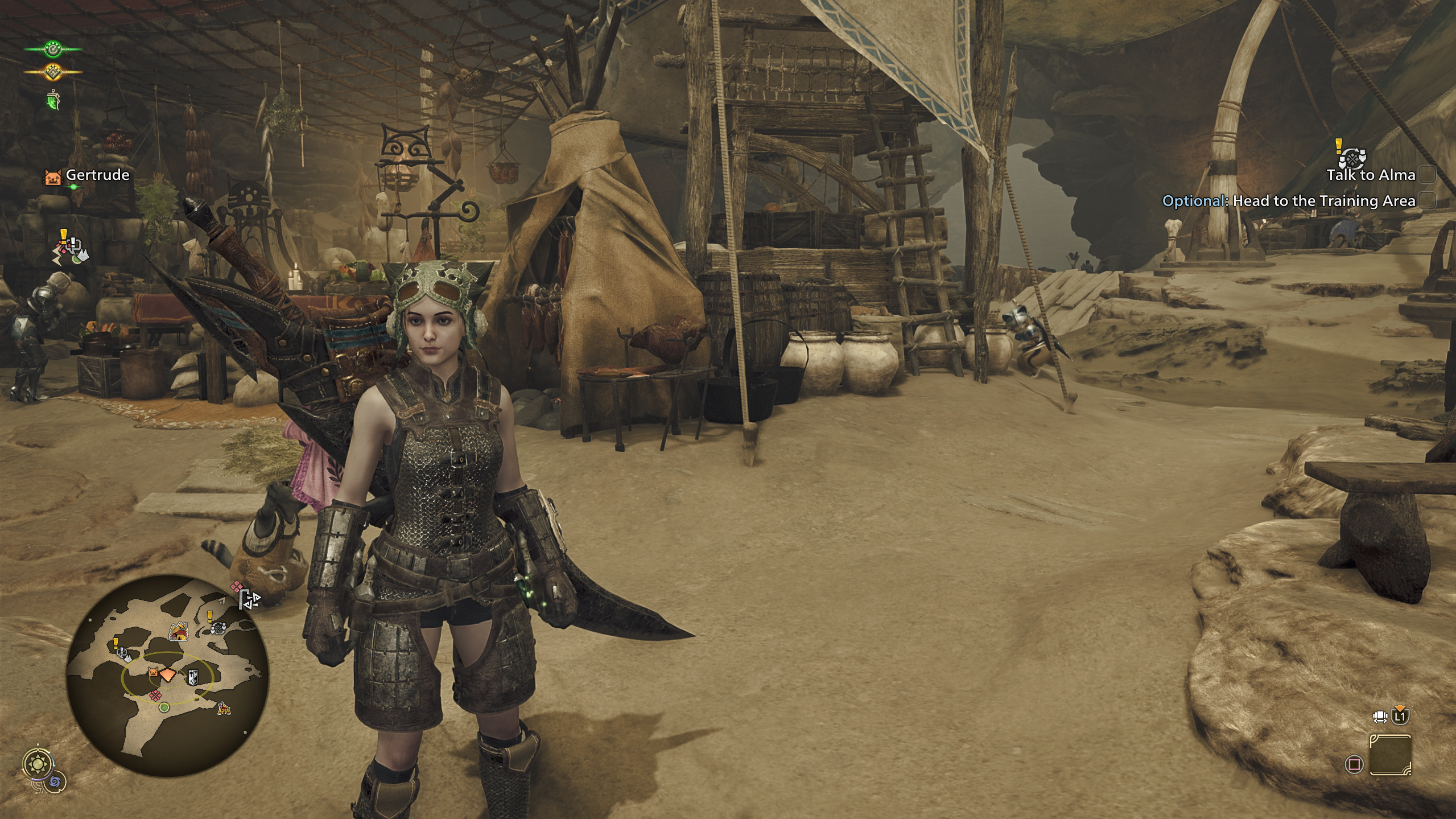Click the green weapon sharpness gauge icon
This screenshot has width=1456, height=819.
[x=53, y=101]
